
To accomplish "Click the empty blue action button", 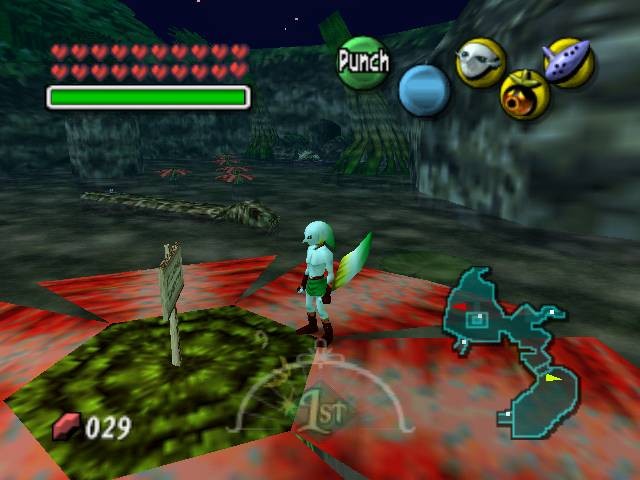I will (424, 89).
